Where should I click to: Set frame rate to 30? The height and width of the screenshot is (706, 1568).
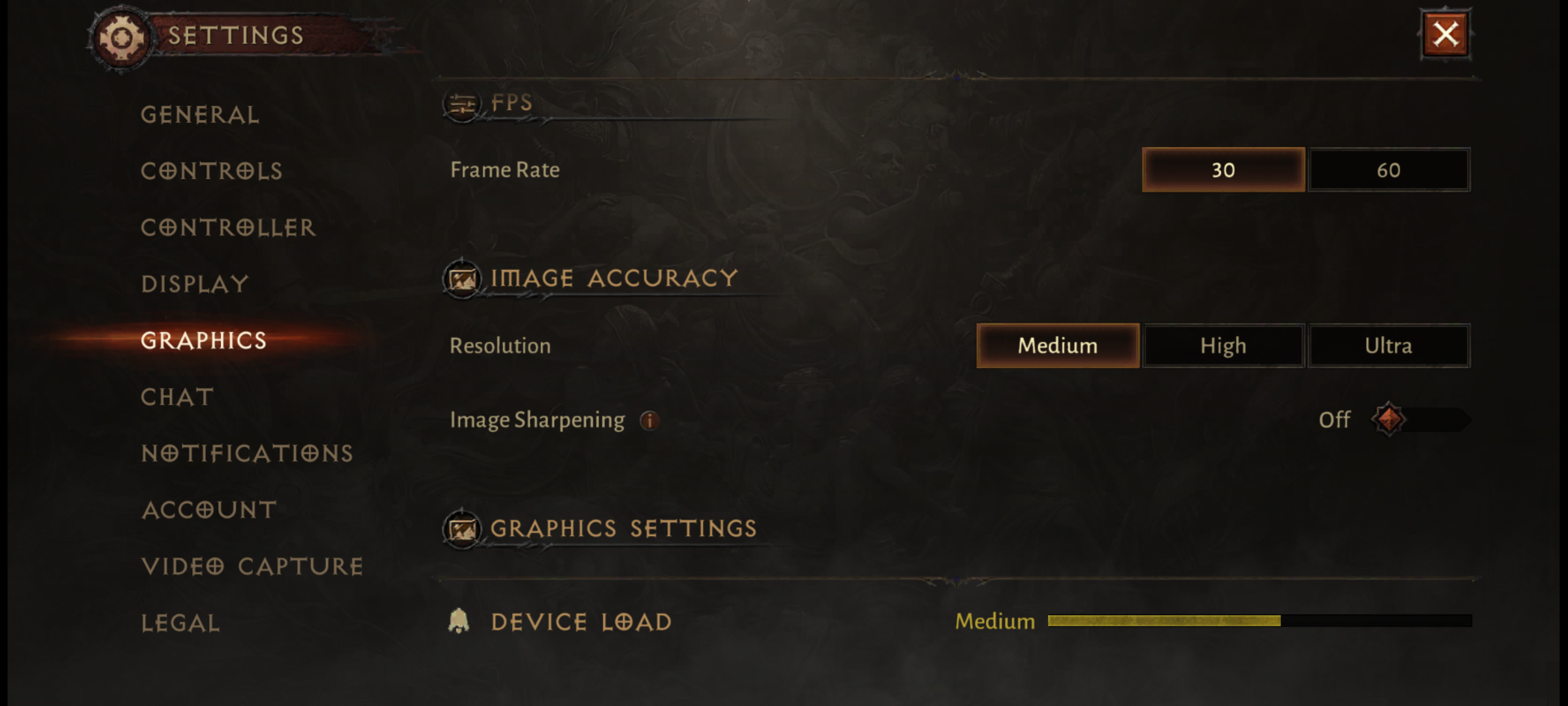(x=1223, y=170)
